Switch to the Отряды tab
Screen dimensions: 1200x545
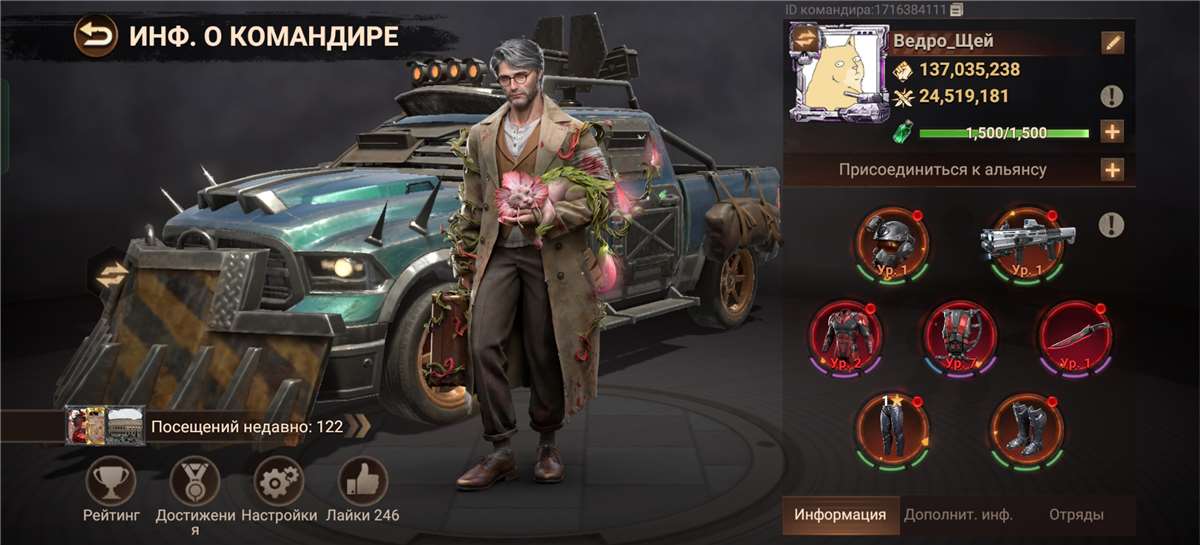point(1076,515)
